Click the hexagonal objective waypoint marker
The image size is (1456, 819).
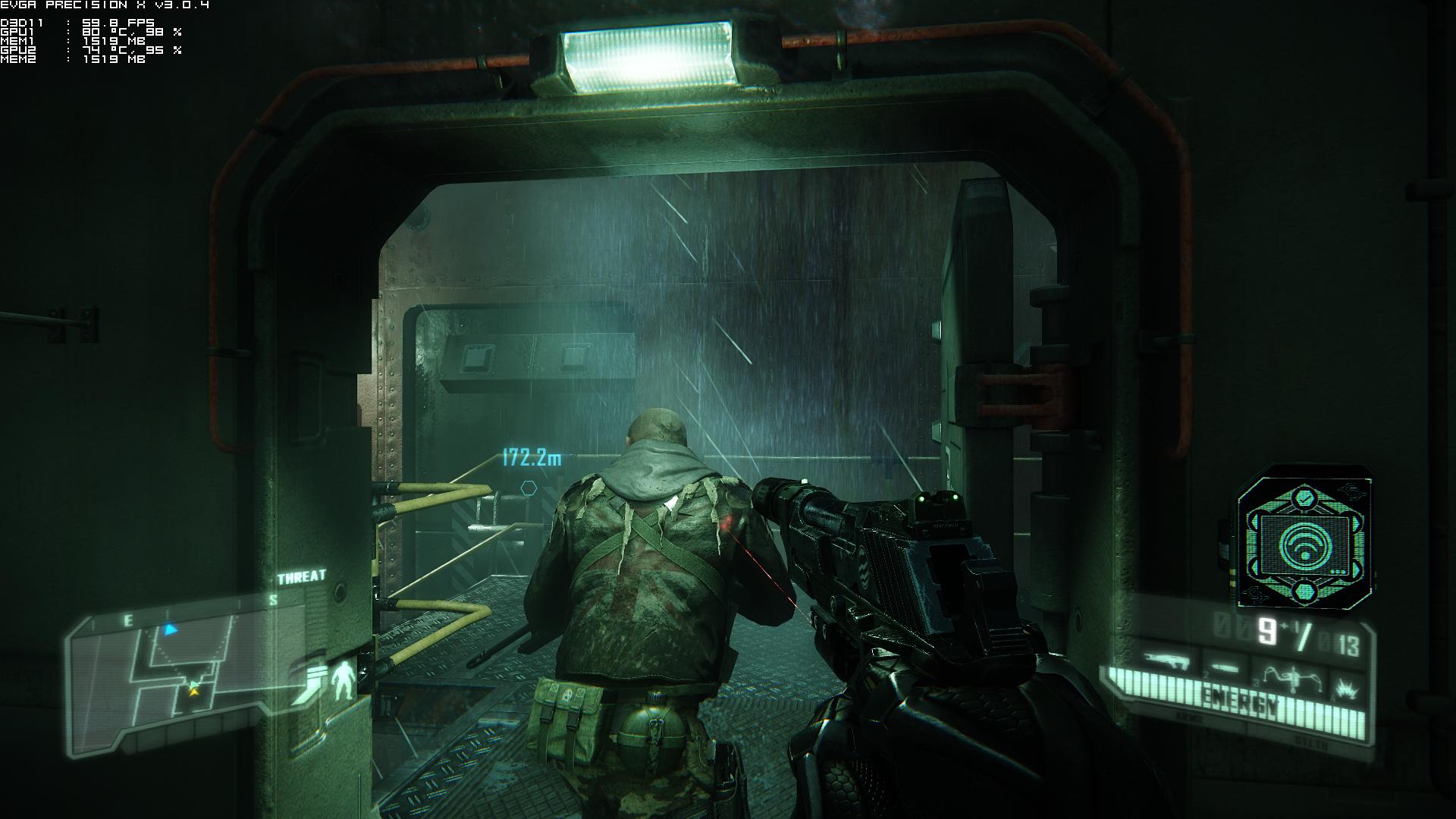point(529,487)
